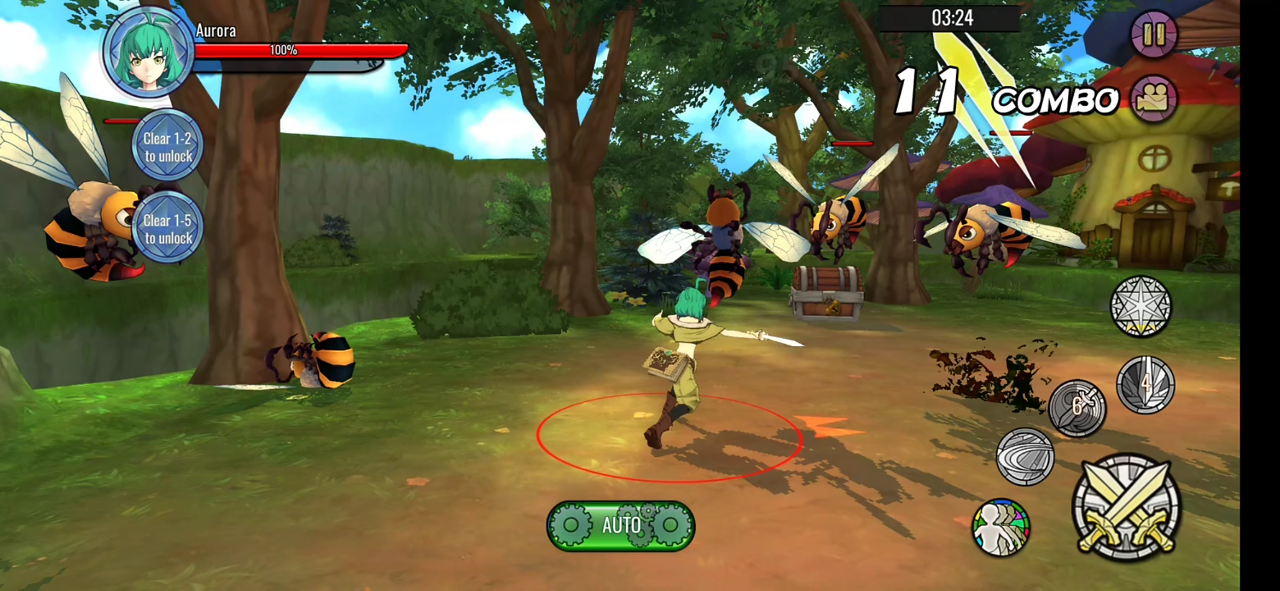The image size is (1280, 591).
Task: Trigger the swirl dash skill
Action: click(x=1025, y=456)
